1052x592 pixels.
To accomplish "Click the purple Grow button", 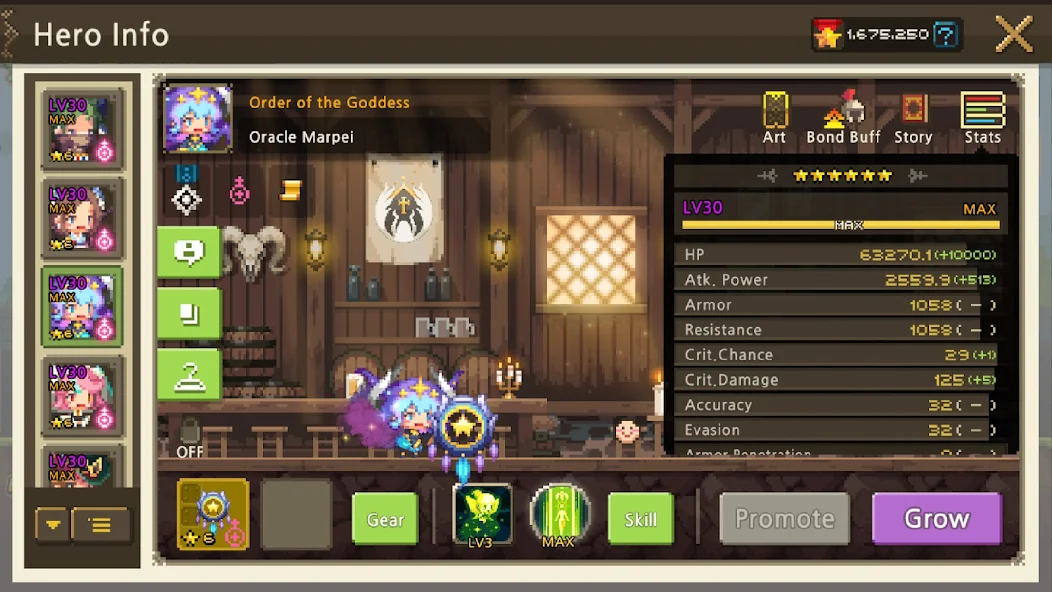I will click(x=936, y=519).
